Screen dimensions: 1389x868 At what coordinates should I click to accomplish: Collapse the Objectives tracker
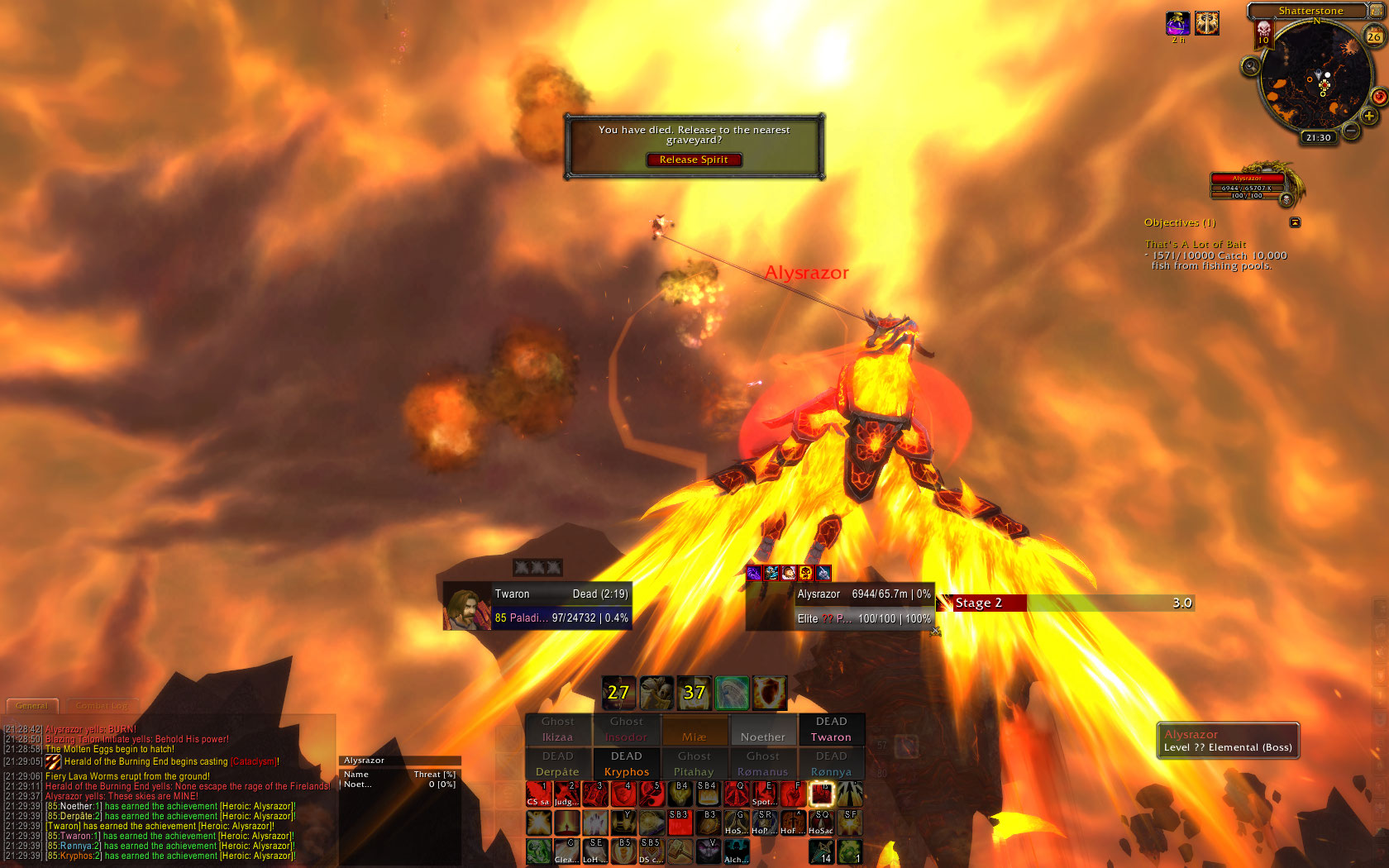pos(1295,222)
